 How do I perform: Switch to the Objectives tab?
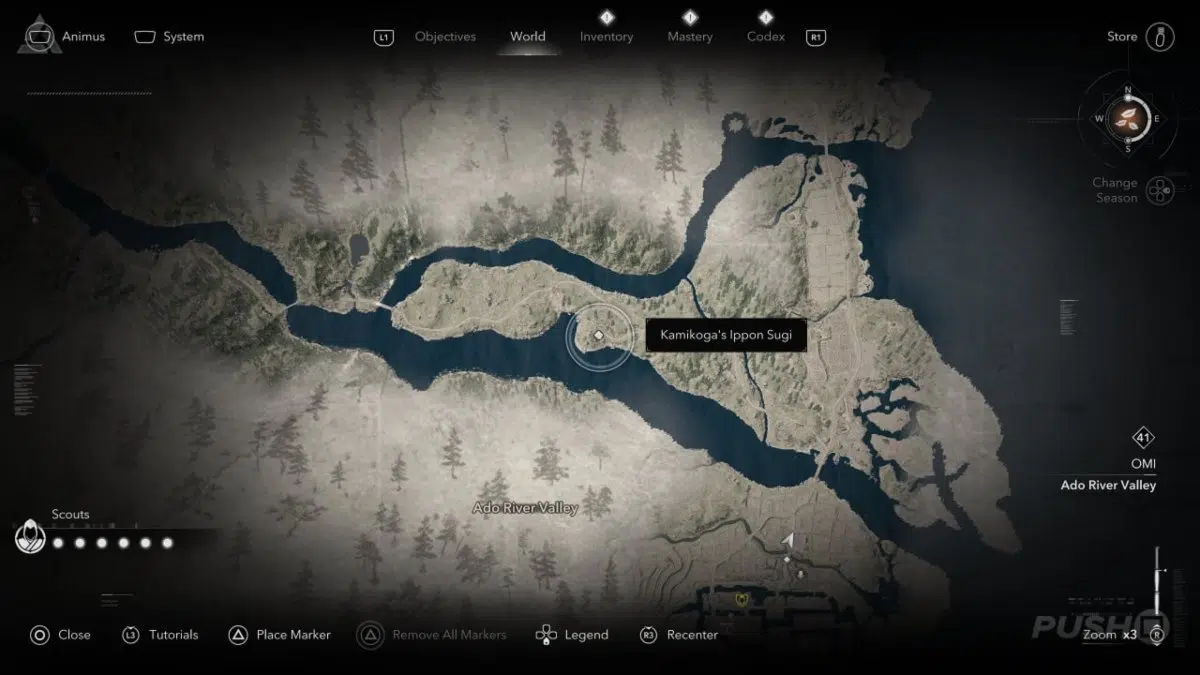[445, 37]
